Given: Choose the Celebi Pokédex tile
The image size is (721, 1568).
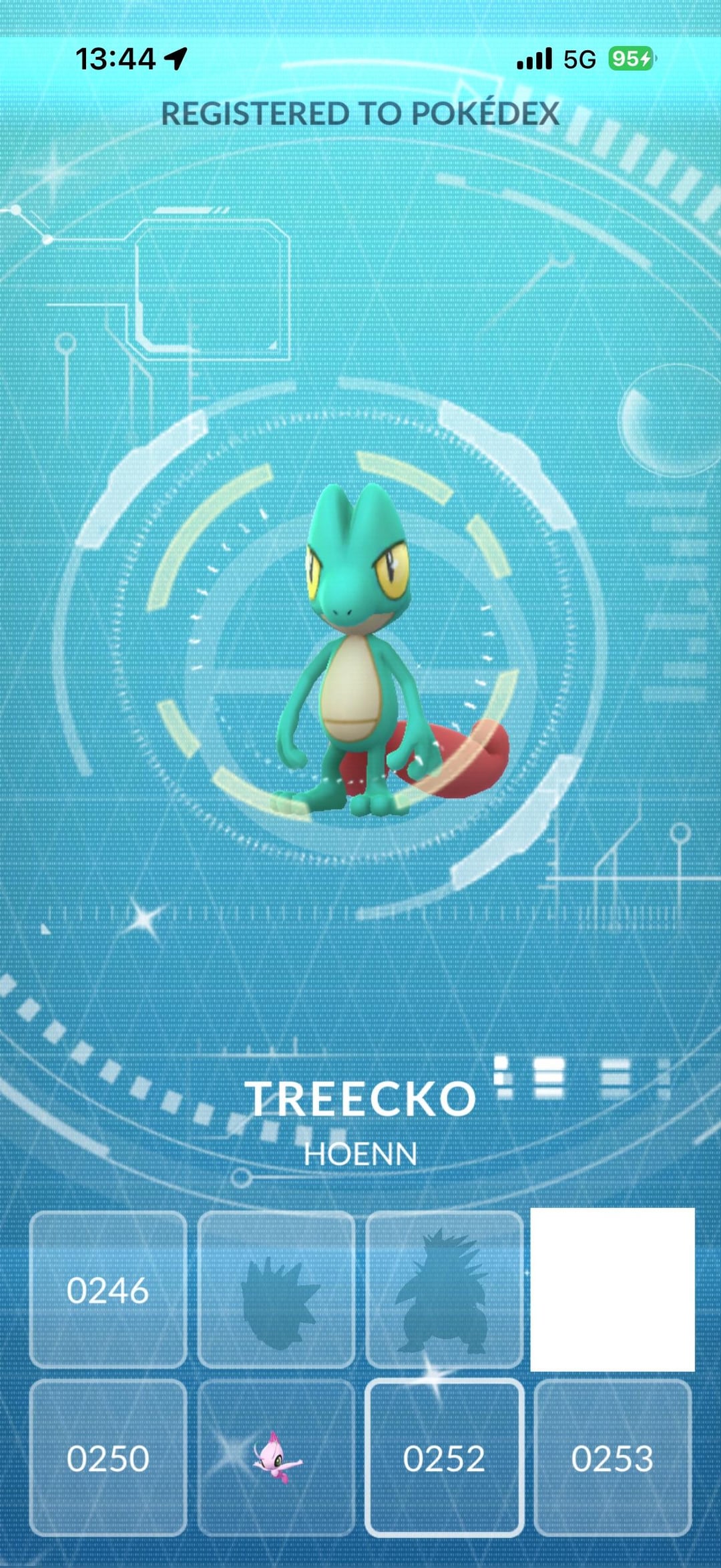Looking at the screenshot, I should 276,1457.
